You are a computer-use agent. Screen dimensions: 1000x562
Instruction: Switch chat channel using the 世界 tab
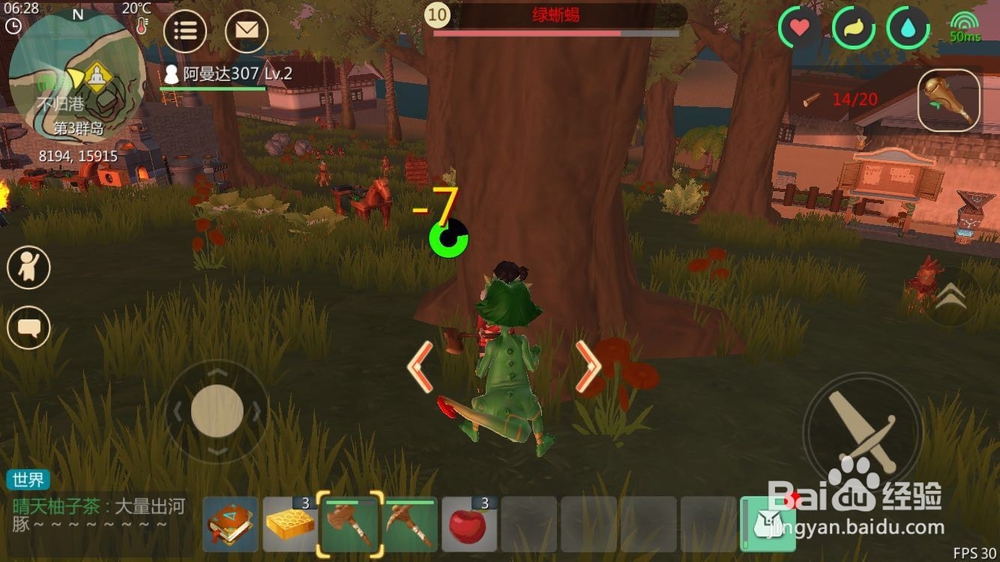click(28, 480)
